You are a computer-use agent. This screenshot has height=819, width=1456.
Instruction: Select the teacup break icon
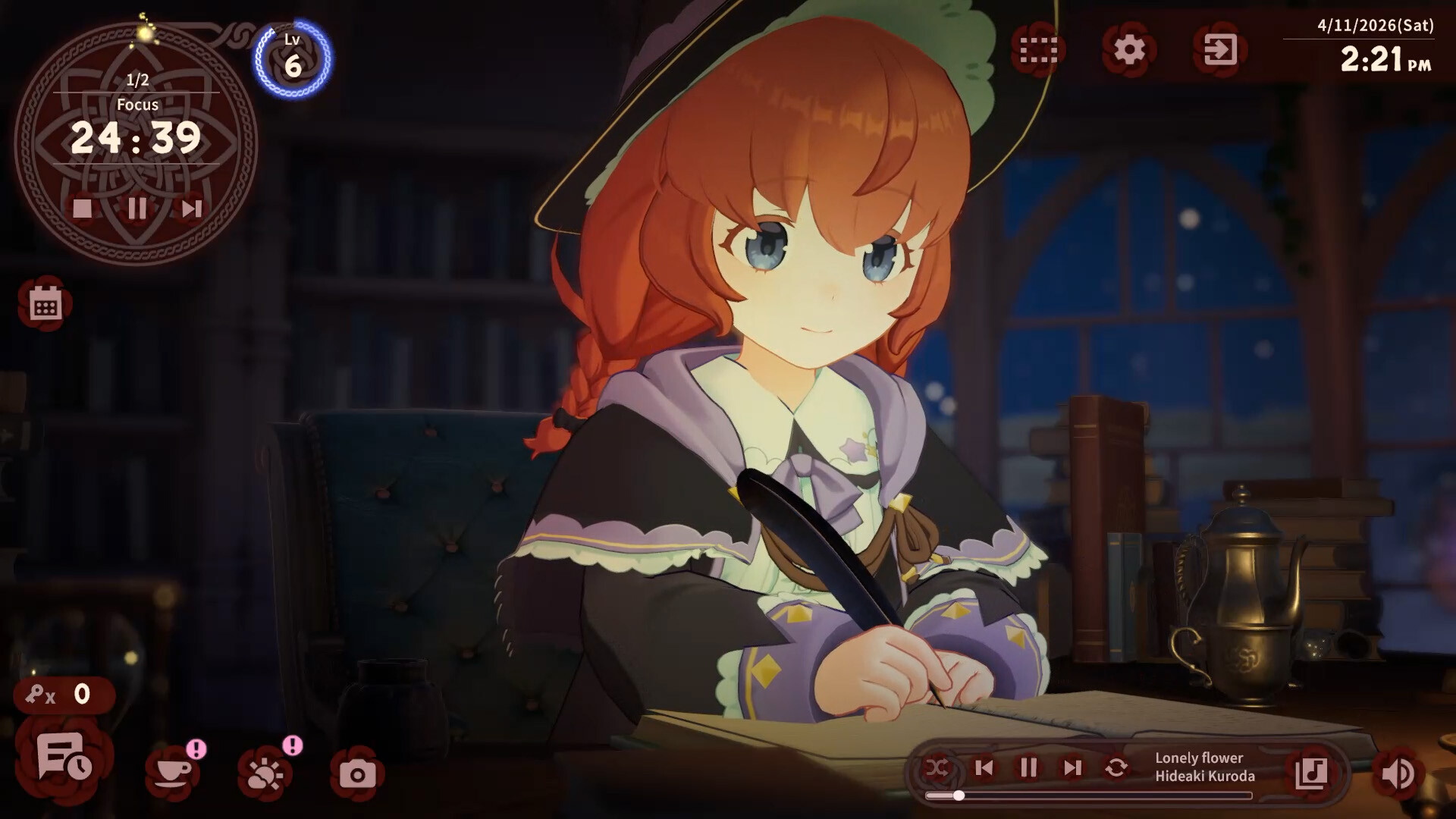[x=173, y=773]
